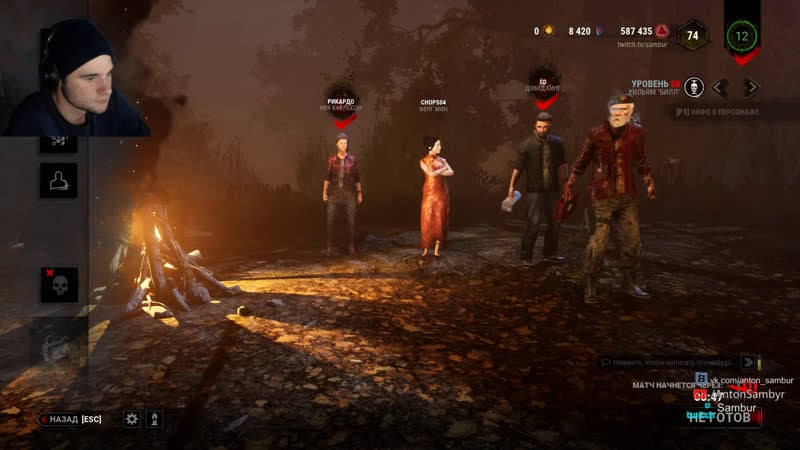Open the gear settings icon
The image size is (800, 450).
pyautogui.click(x=131, y=419)
